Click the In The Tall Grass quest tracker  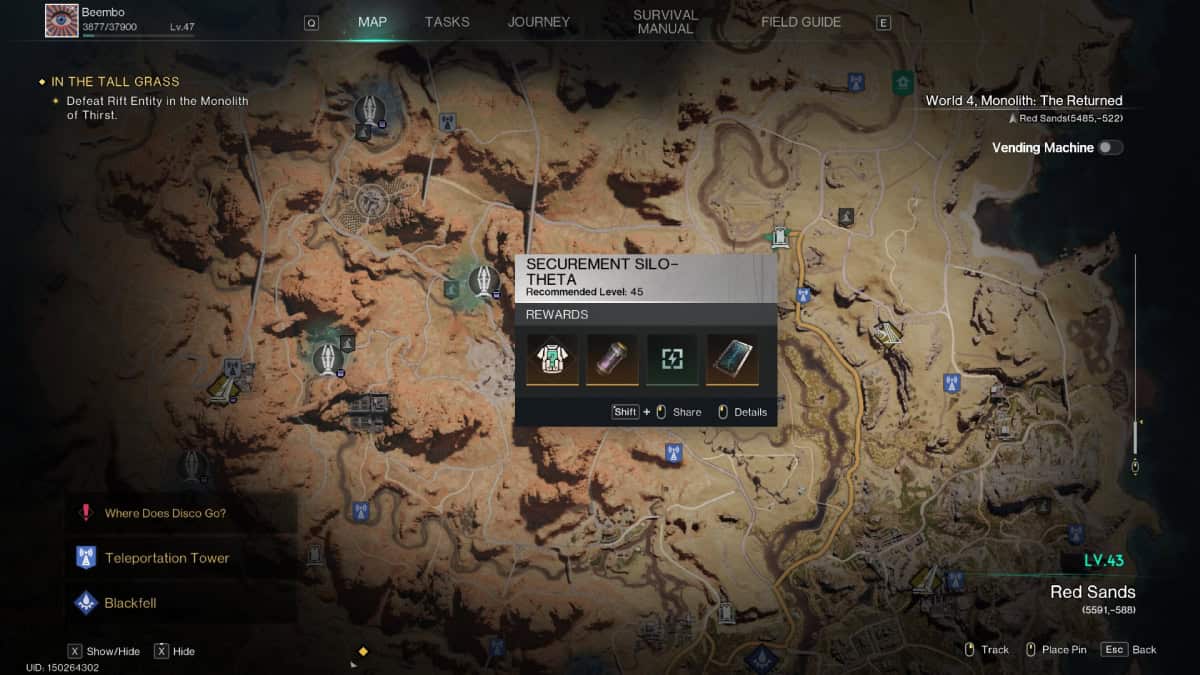coord(116,82)
